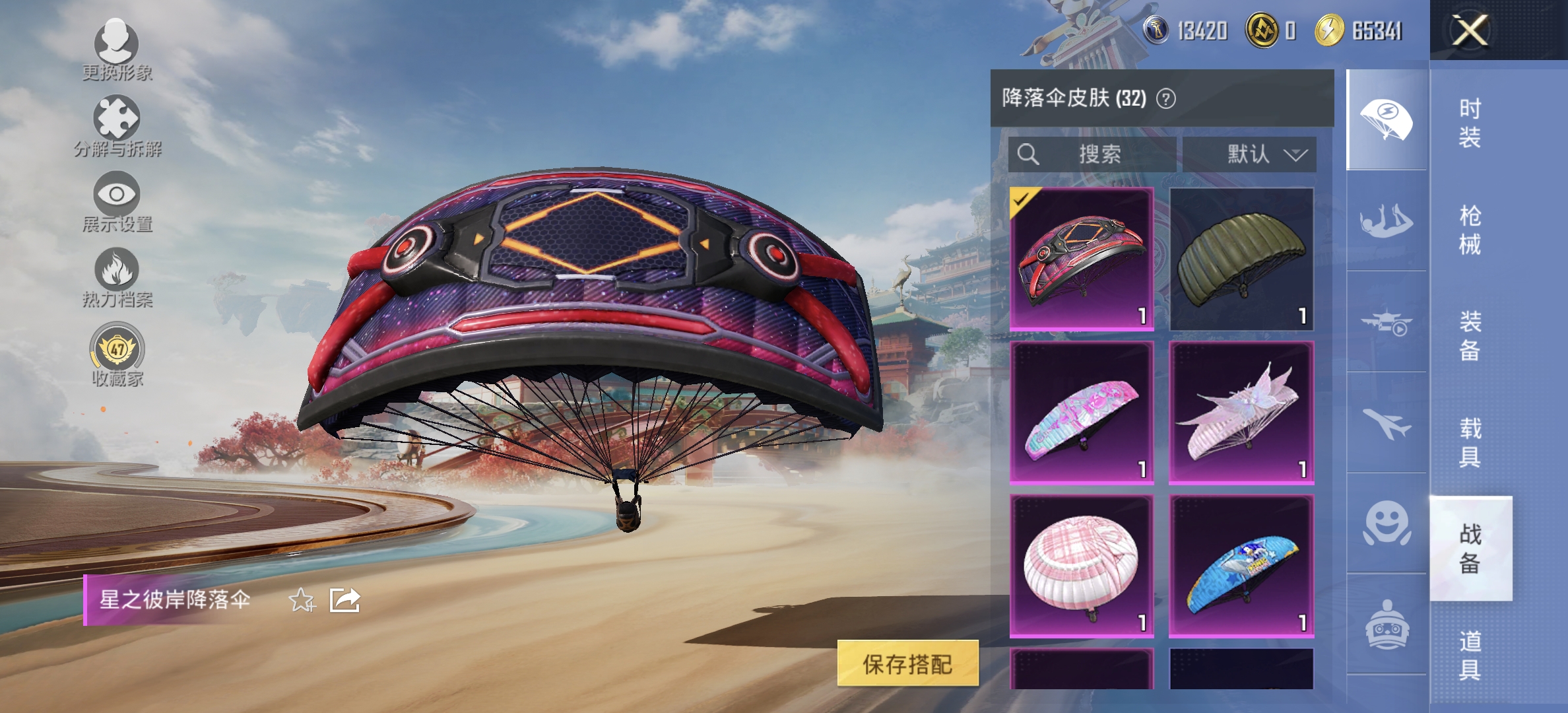The width and height of the screenshot is (1568, 713).
Task: Open the 默认 sorting dropdown
Action: point(1251,154)
